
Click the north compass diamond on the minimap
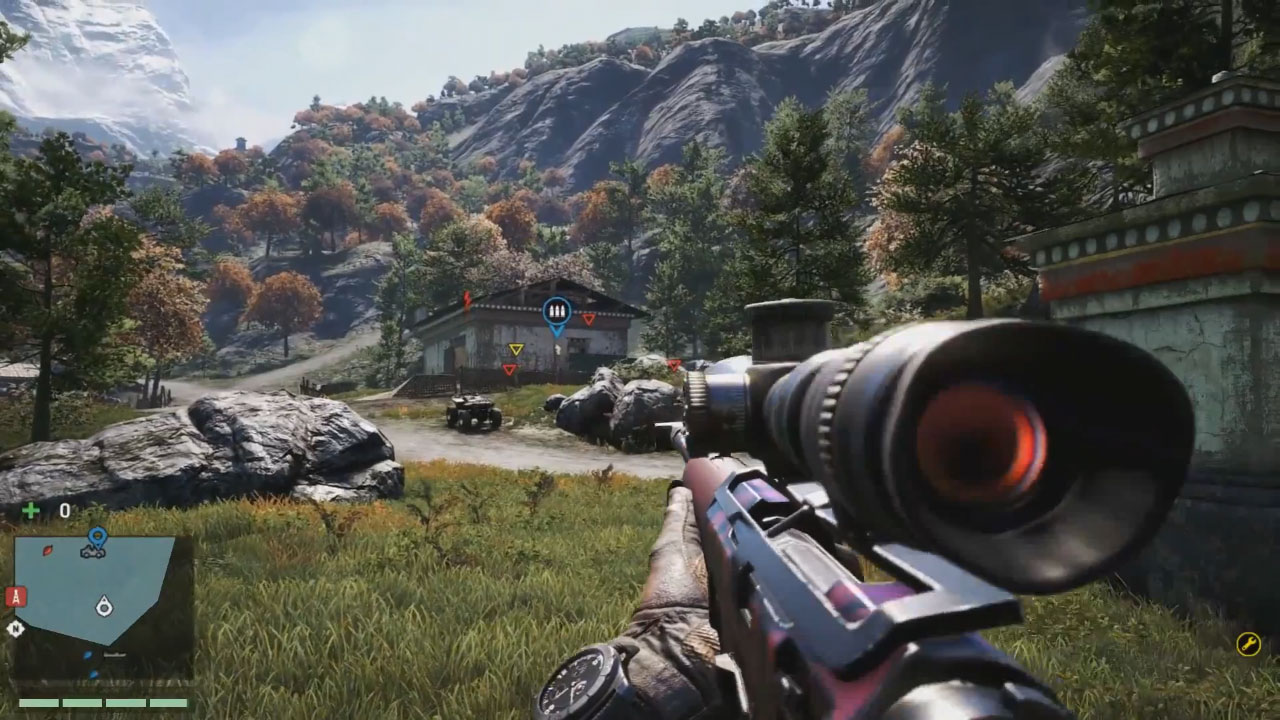[x=14, y=628]
